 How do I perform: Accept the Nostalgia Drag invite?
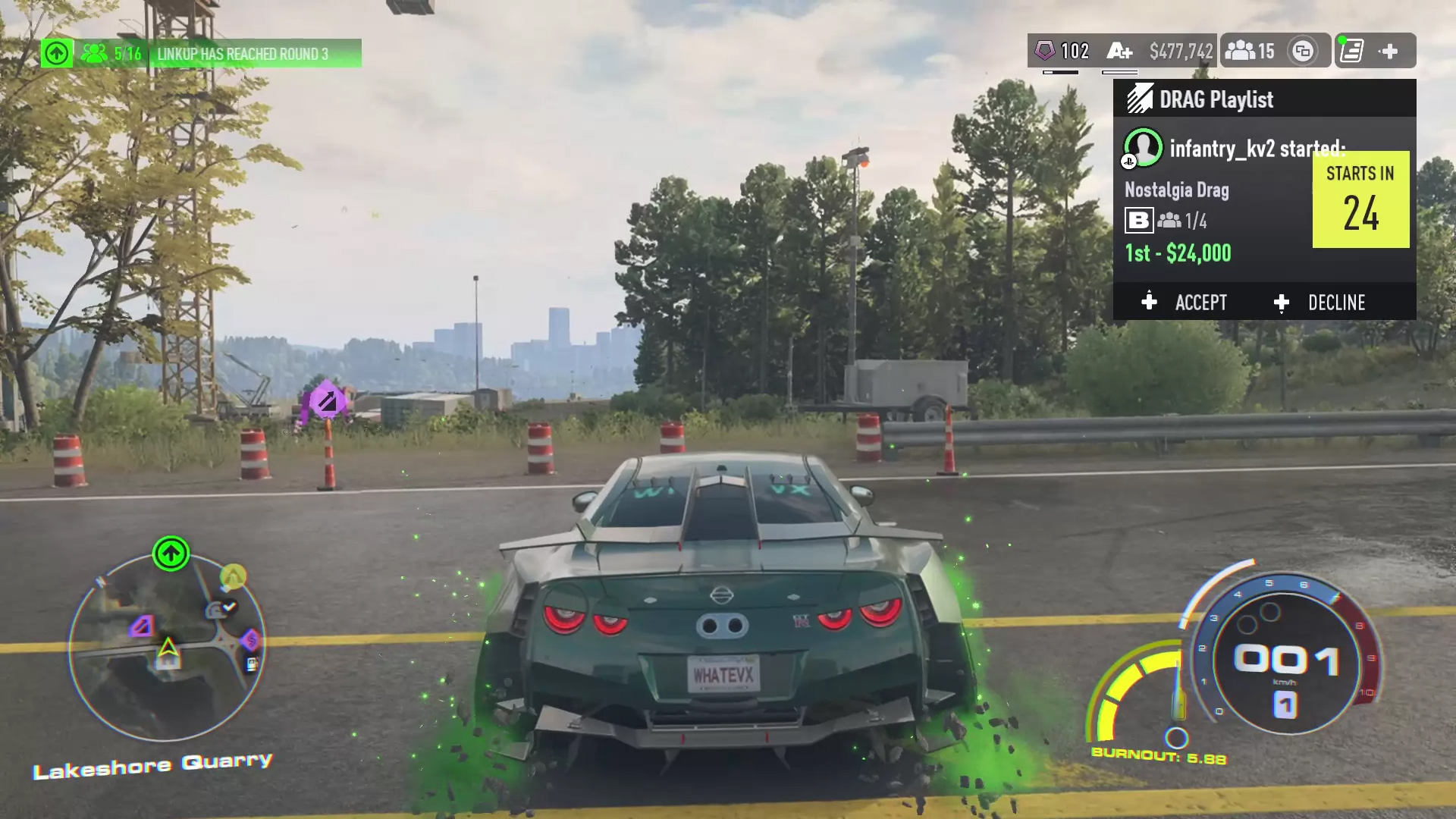tap(1185, 303)
